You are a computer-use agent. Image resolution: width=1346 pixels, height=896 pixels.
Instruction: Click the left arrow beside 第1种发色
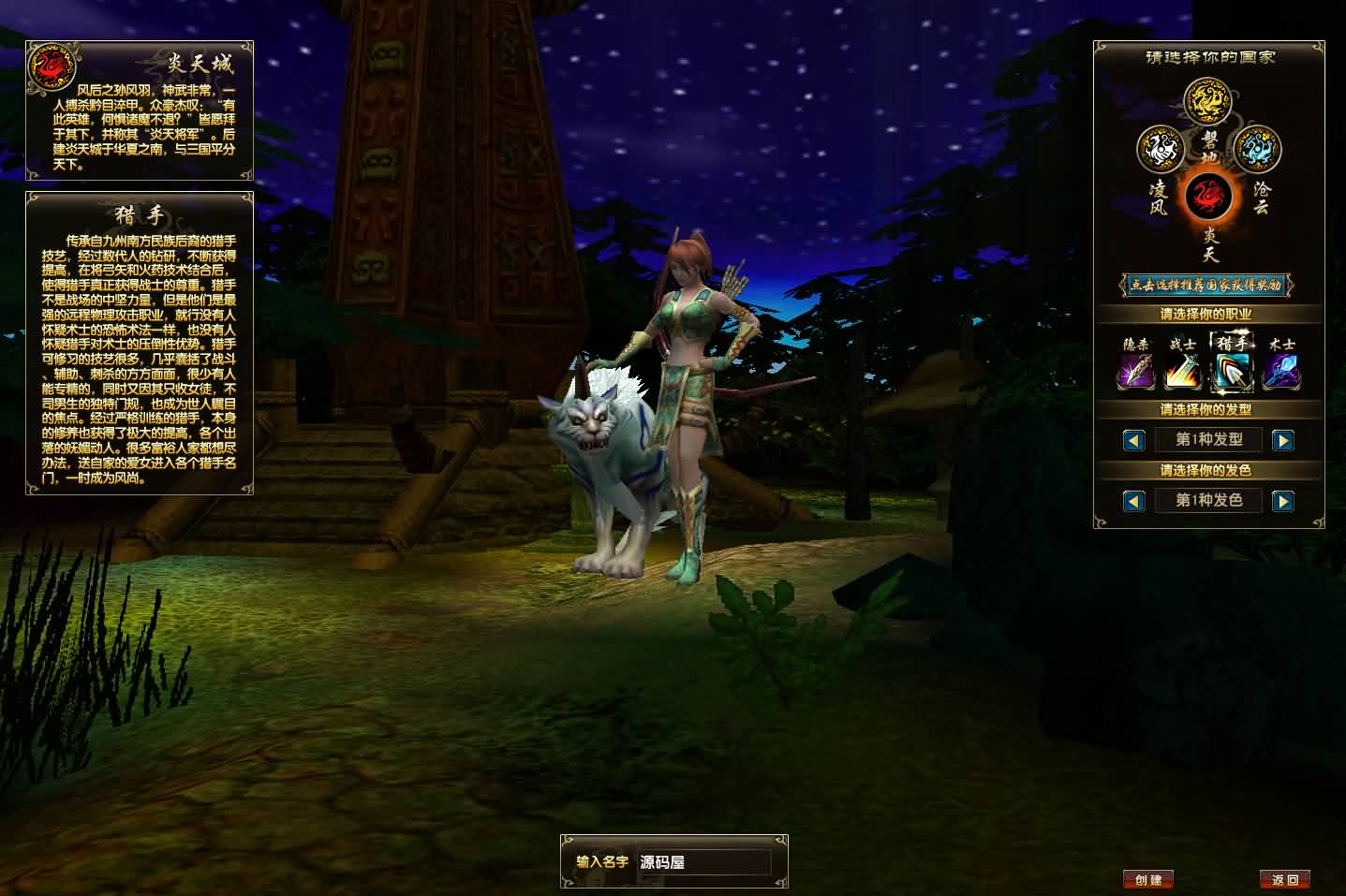click(1134, 501)
